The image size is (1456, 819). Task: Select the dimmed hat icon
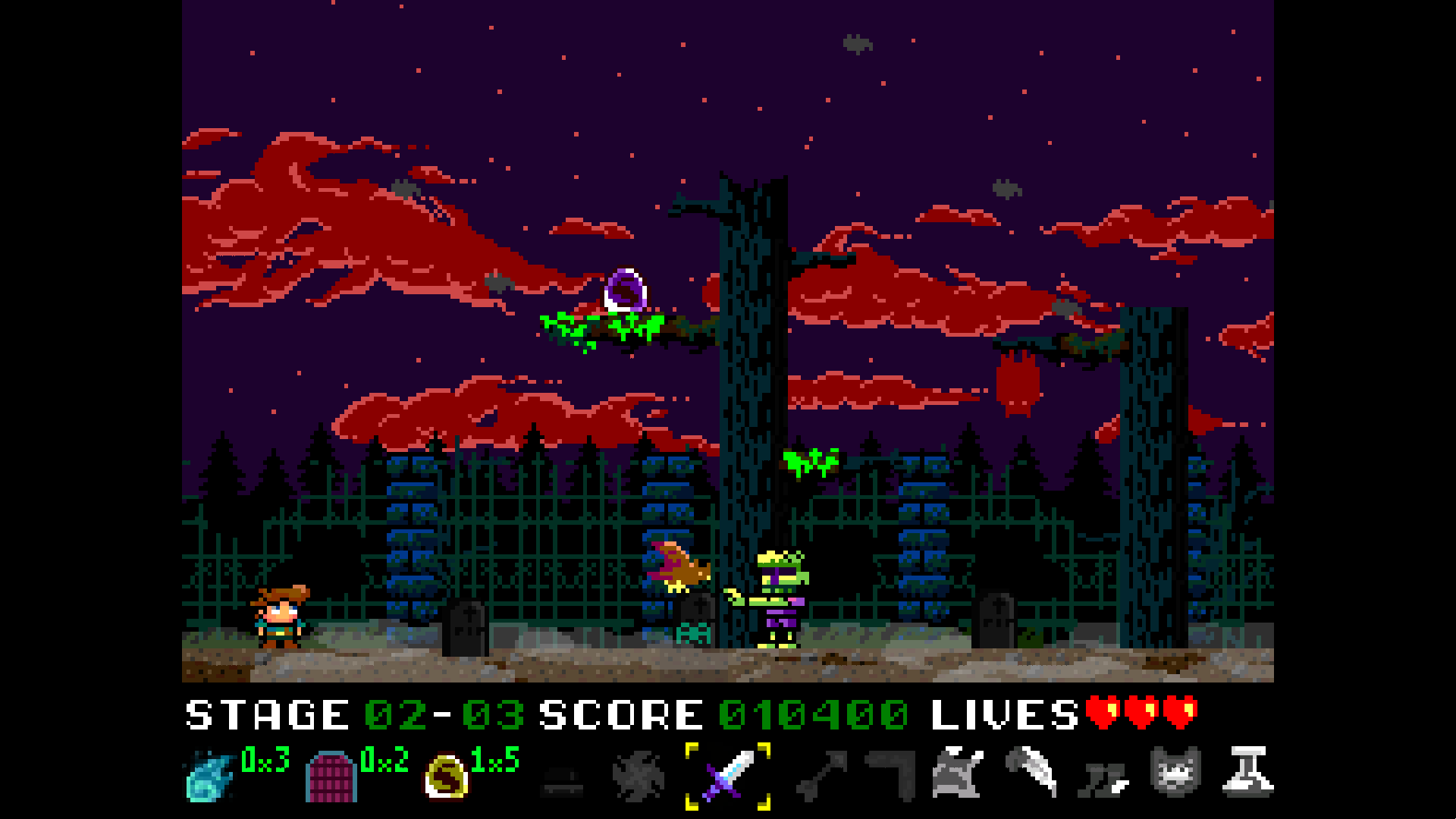pos(562,781)
